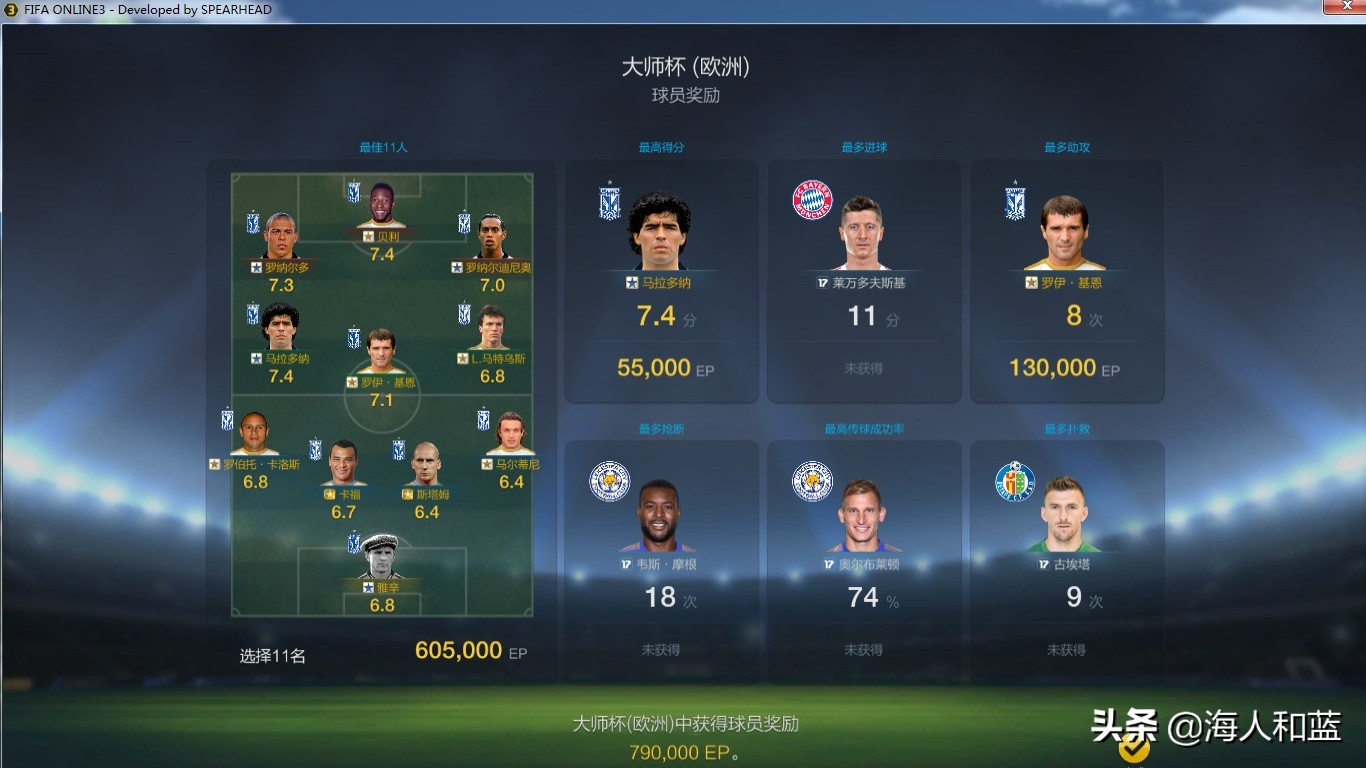Click the Bayern Munich club badge on Lewandowski's card
1366x768 pixels.
click(x=814, y=198)
